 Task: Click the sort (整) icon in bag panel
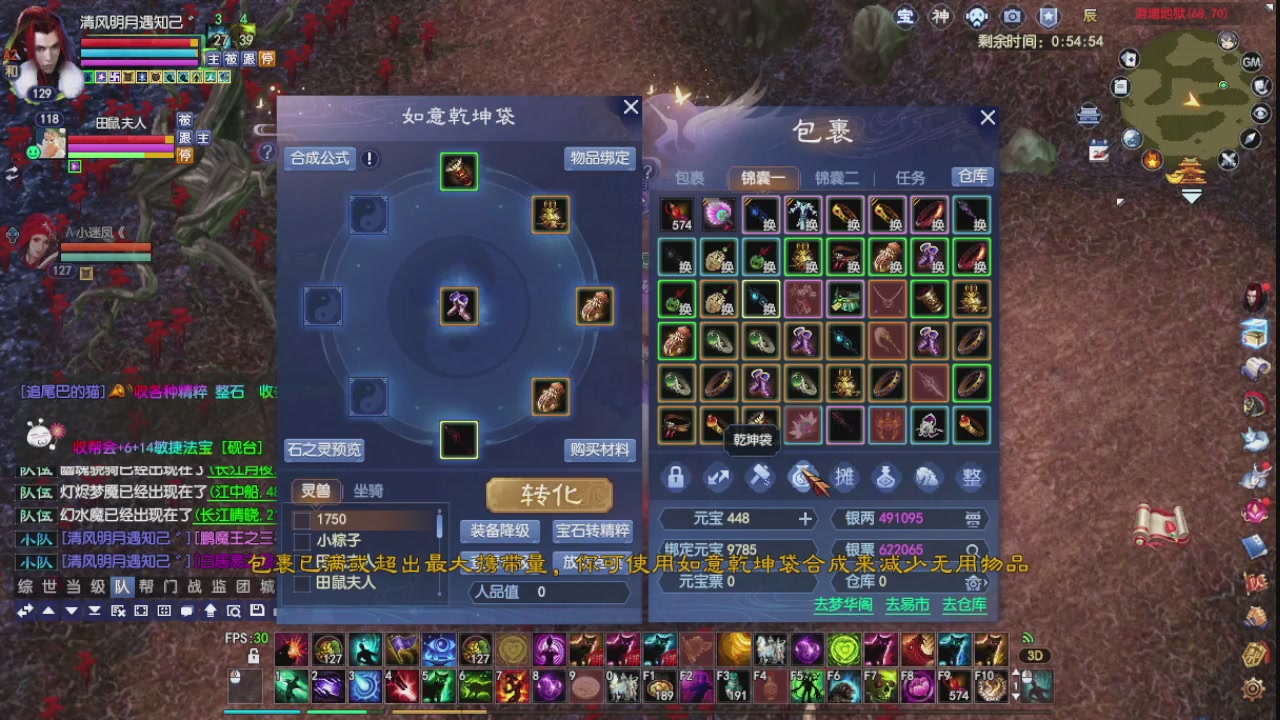(x=971, y=478)
